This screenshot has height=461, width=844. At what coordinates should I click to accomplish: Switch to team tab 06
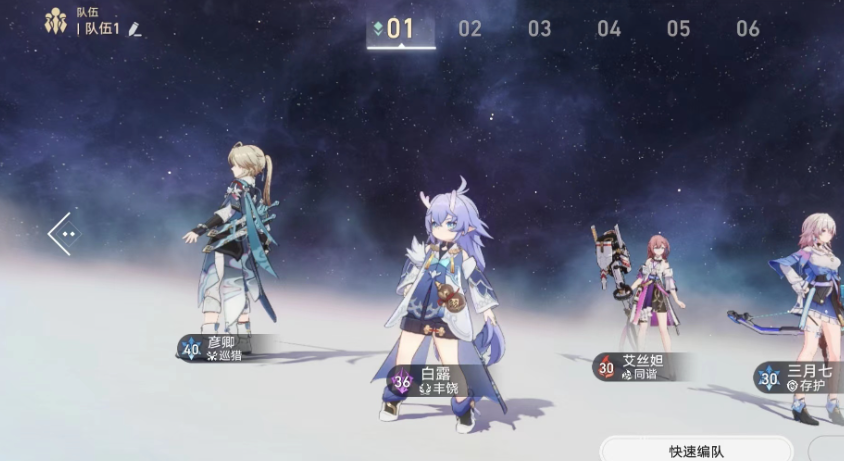point(748,29)
